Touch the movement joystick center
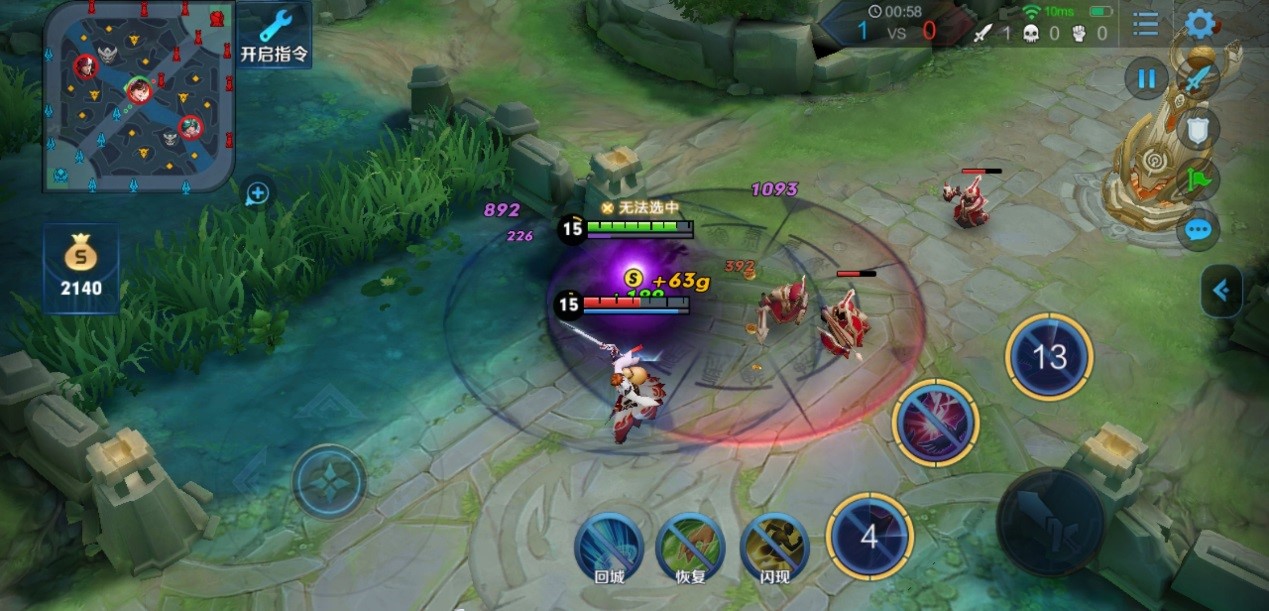The height and width of the screenshot is (611, 1269). [x=329, y=482]
